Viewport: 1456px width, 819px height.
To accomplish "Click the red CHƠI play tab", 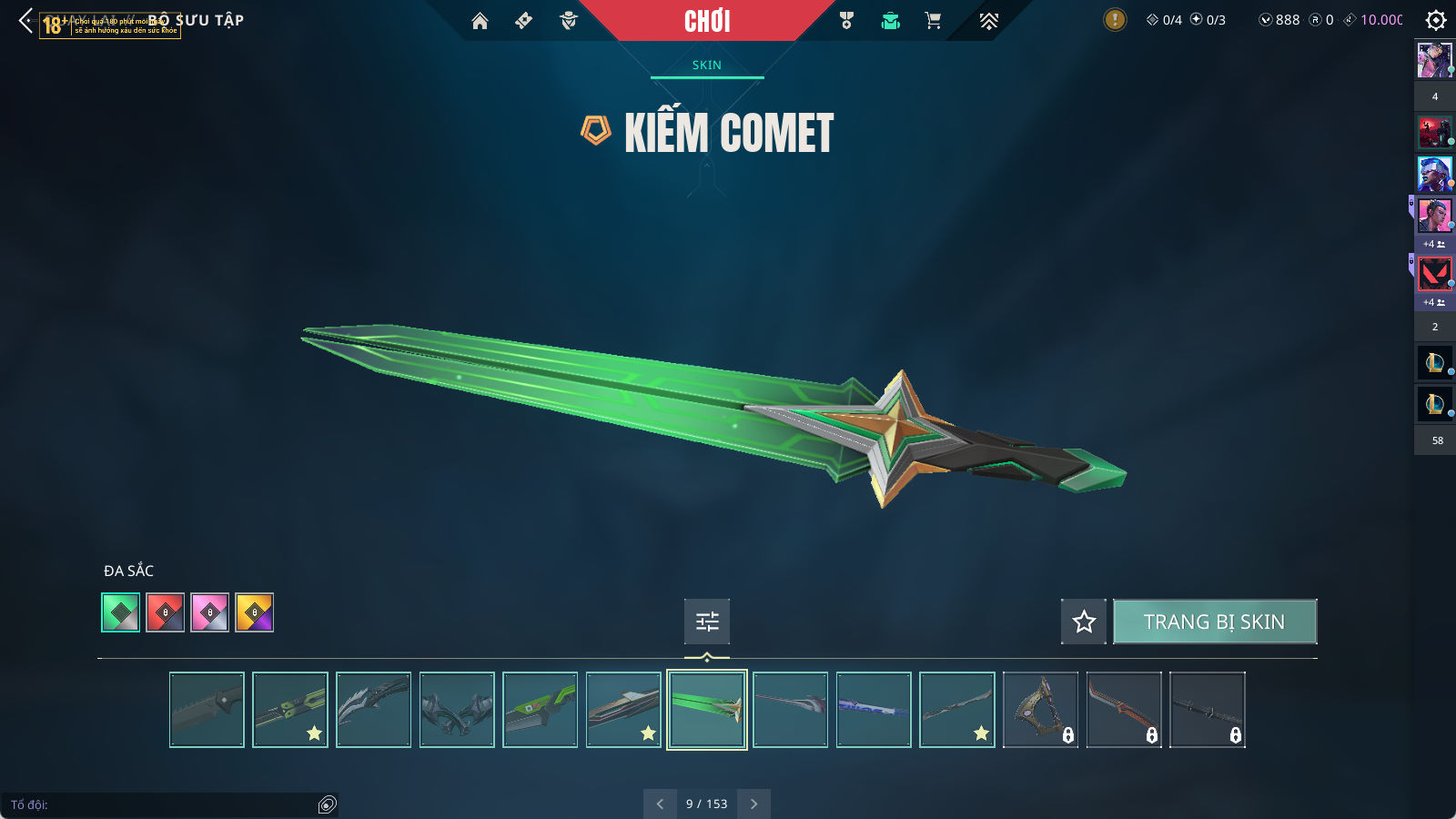I will (x=707, y=21).
